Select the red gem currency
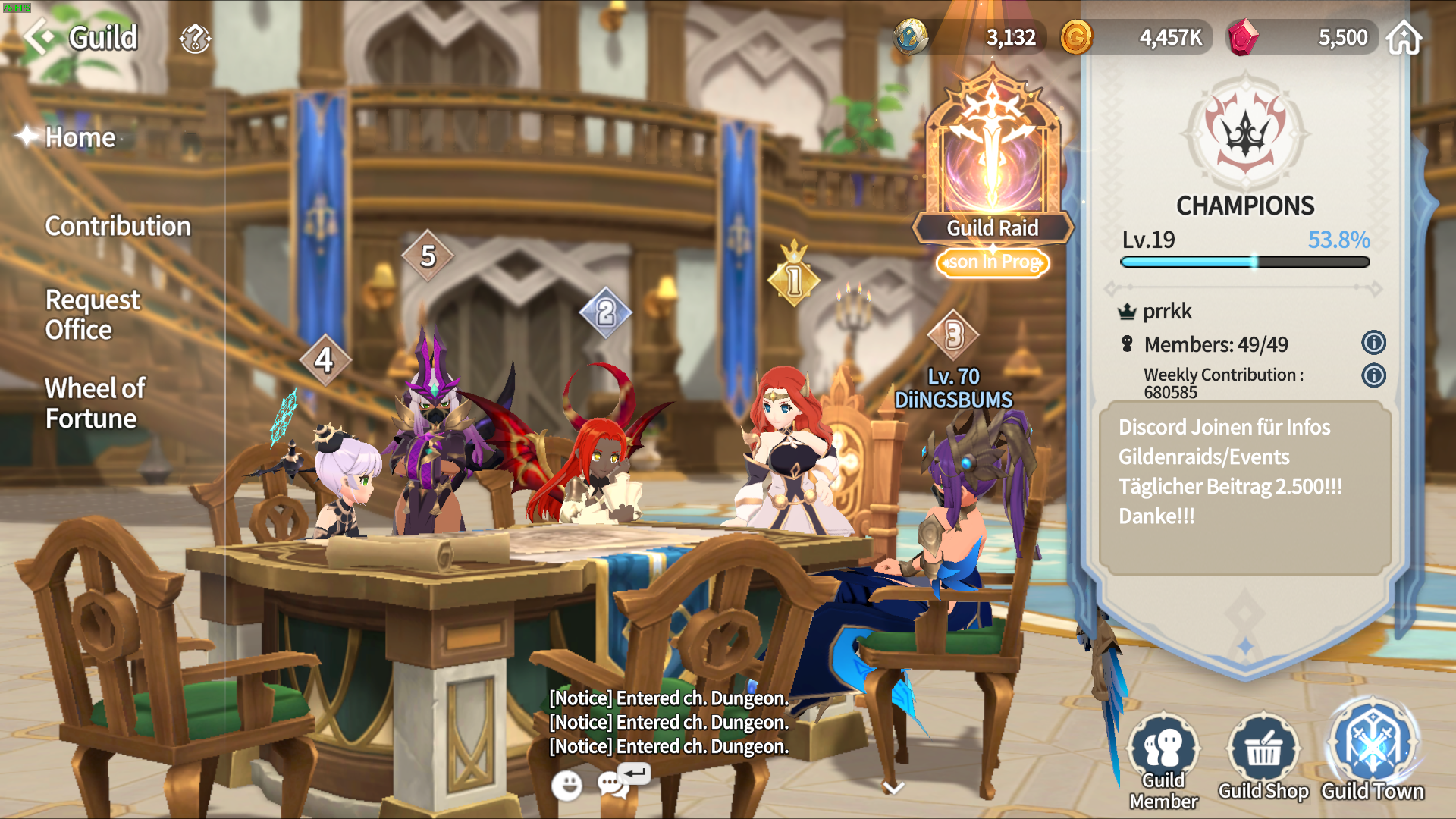Image resolution: width=1456 pixels, height=819 pixels. click(1243, 37)
